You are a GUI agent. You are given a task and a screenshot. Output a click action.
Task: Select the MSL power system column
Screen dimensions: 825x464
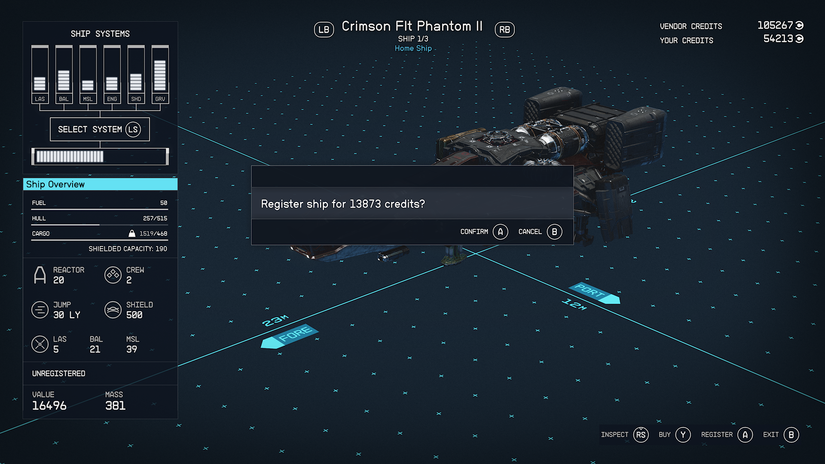tap(88, 75)
